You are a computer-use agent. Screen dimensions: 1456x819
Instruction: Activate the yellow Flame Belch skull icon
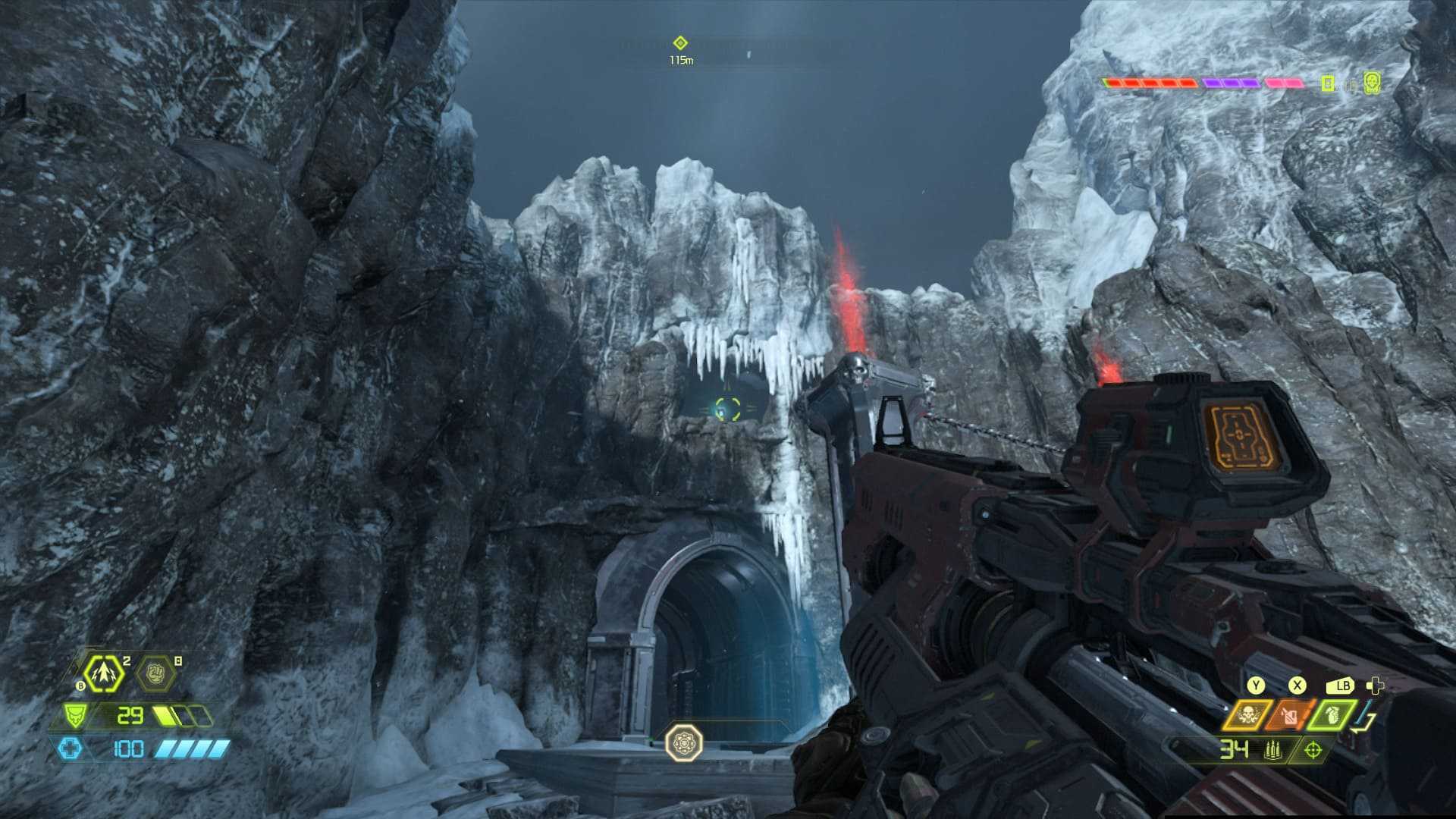coord(1247,714)
